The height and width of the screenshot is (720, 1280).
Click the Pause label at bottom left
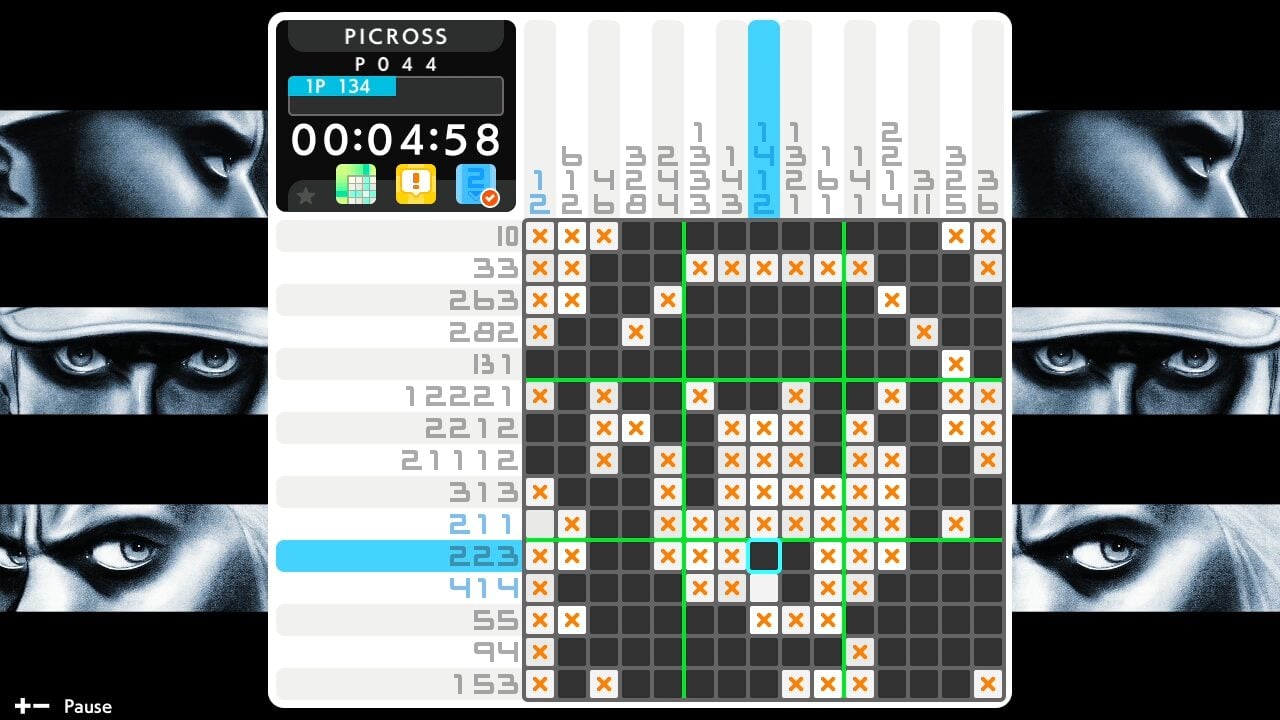click(87, 706)
